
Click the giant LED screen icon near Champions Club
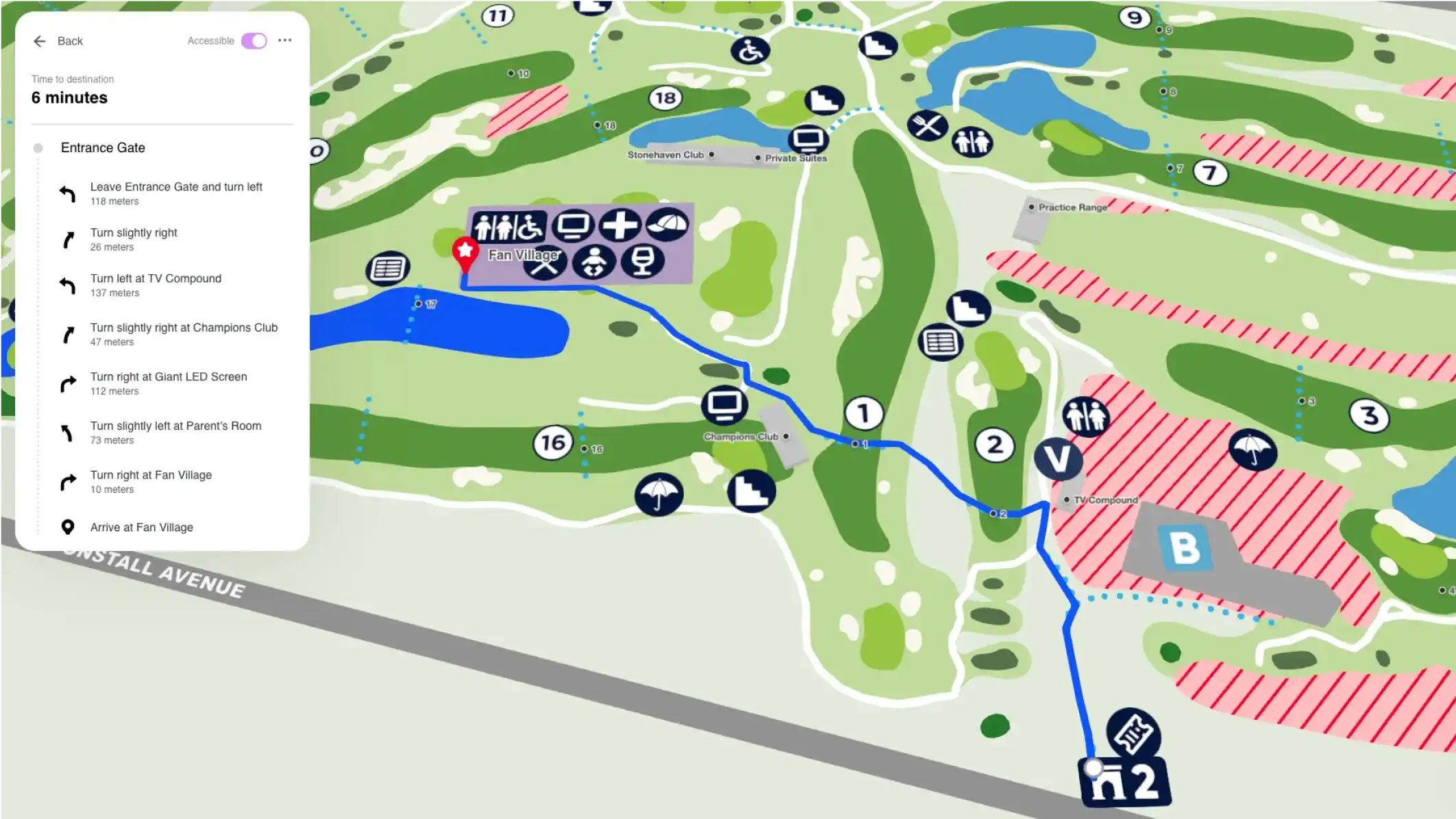tap(724, 406)
